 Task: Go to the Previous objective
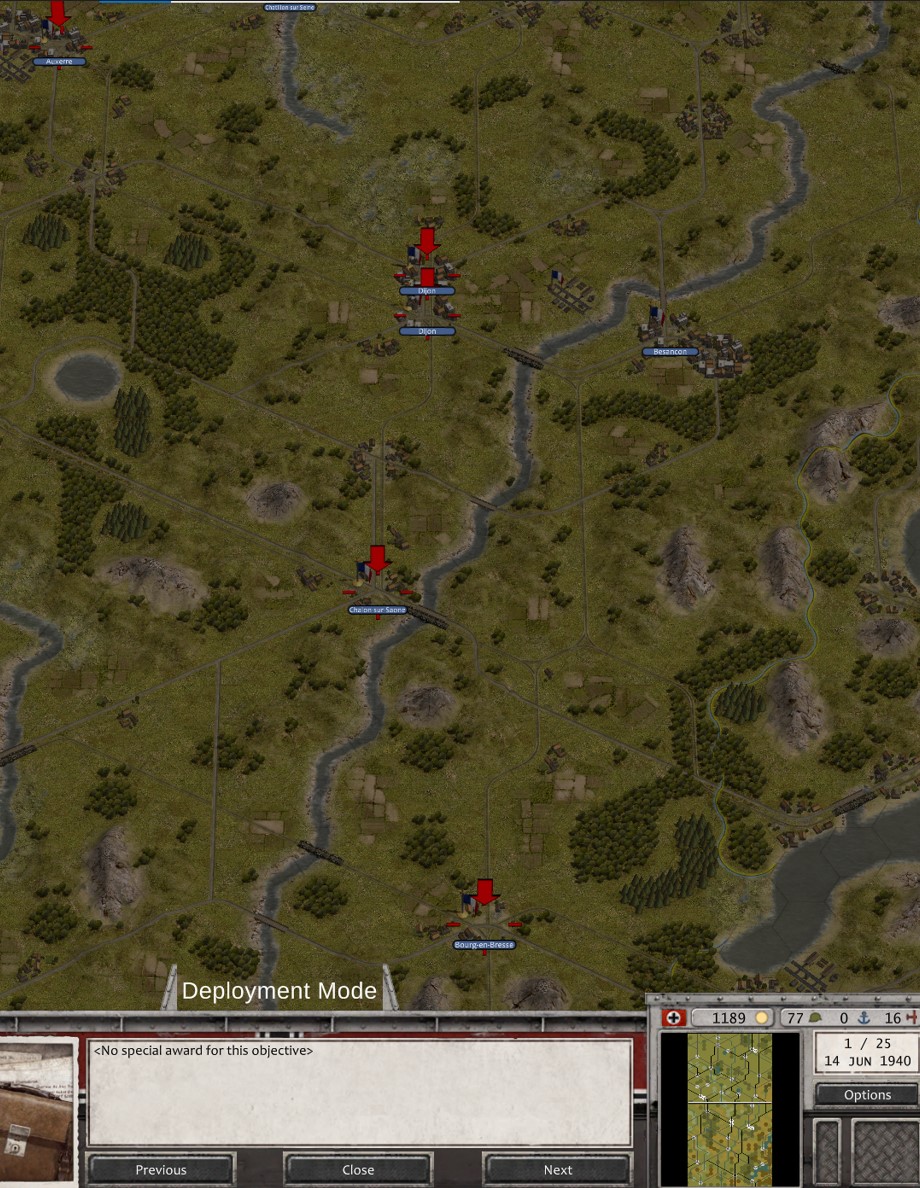point(161,1169)
